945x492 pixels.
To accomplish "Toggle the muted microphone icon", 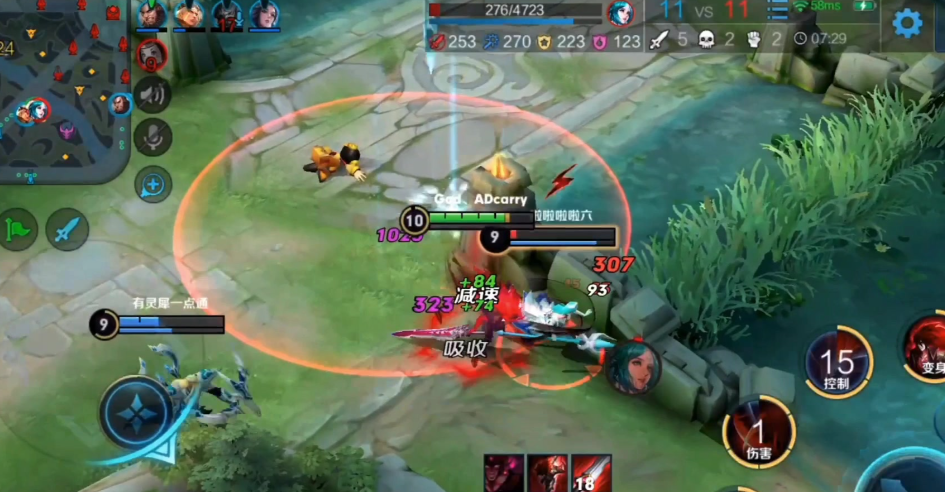I will (x=152, y=137).
